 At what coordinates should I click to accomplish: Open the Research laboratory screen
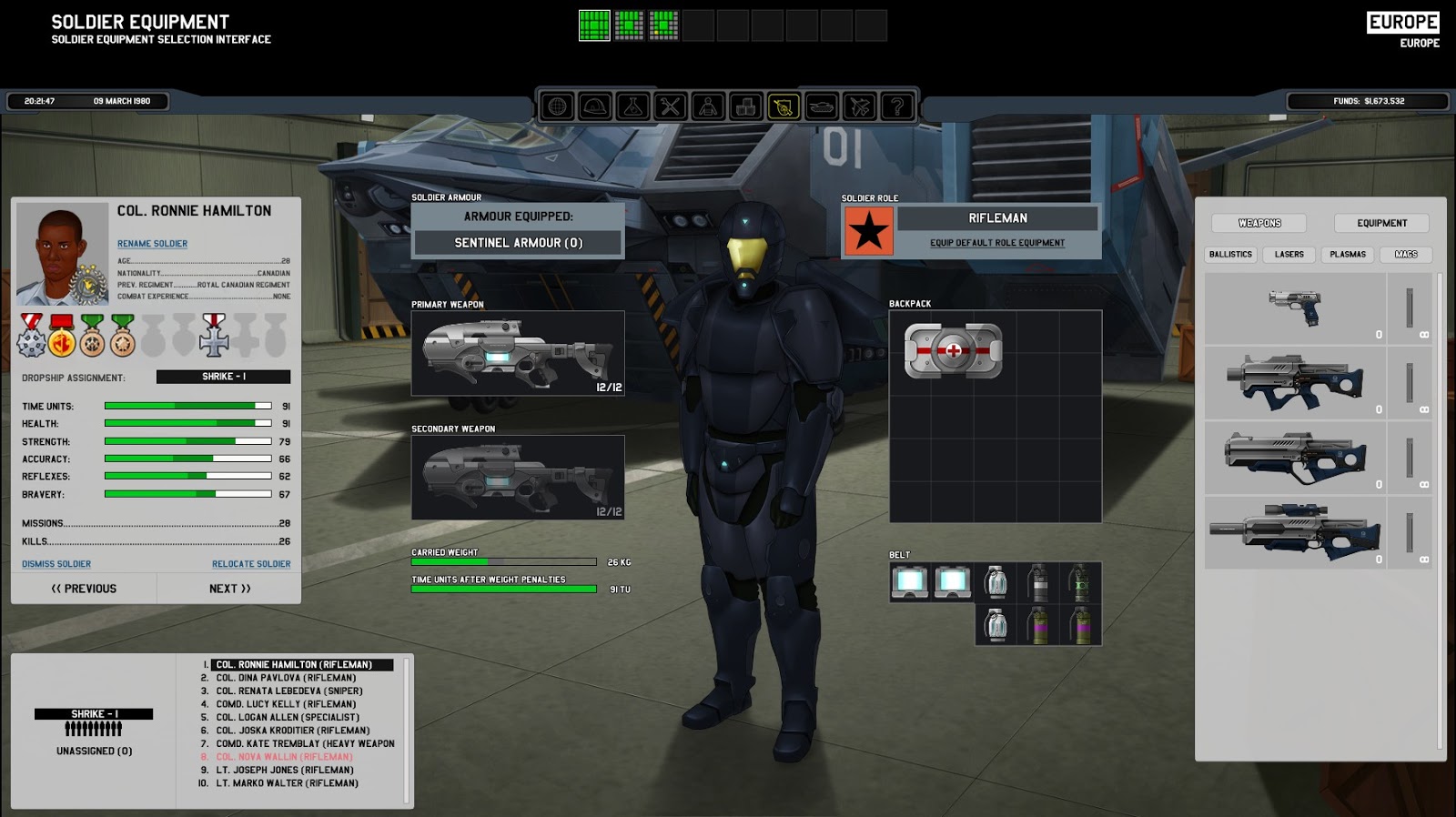tap(632, 106)
